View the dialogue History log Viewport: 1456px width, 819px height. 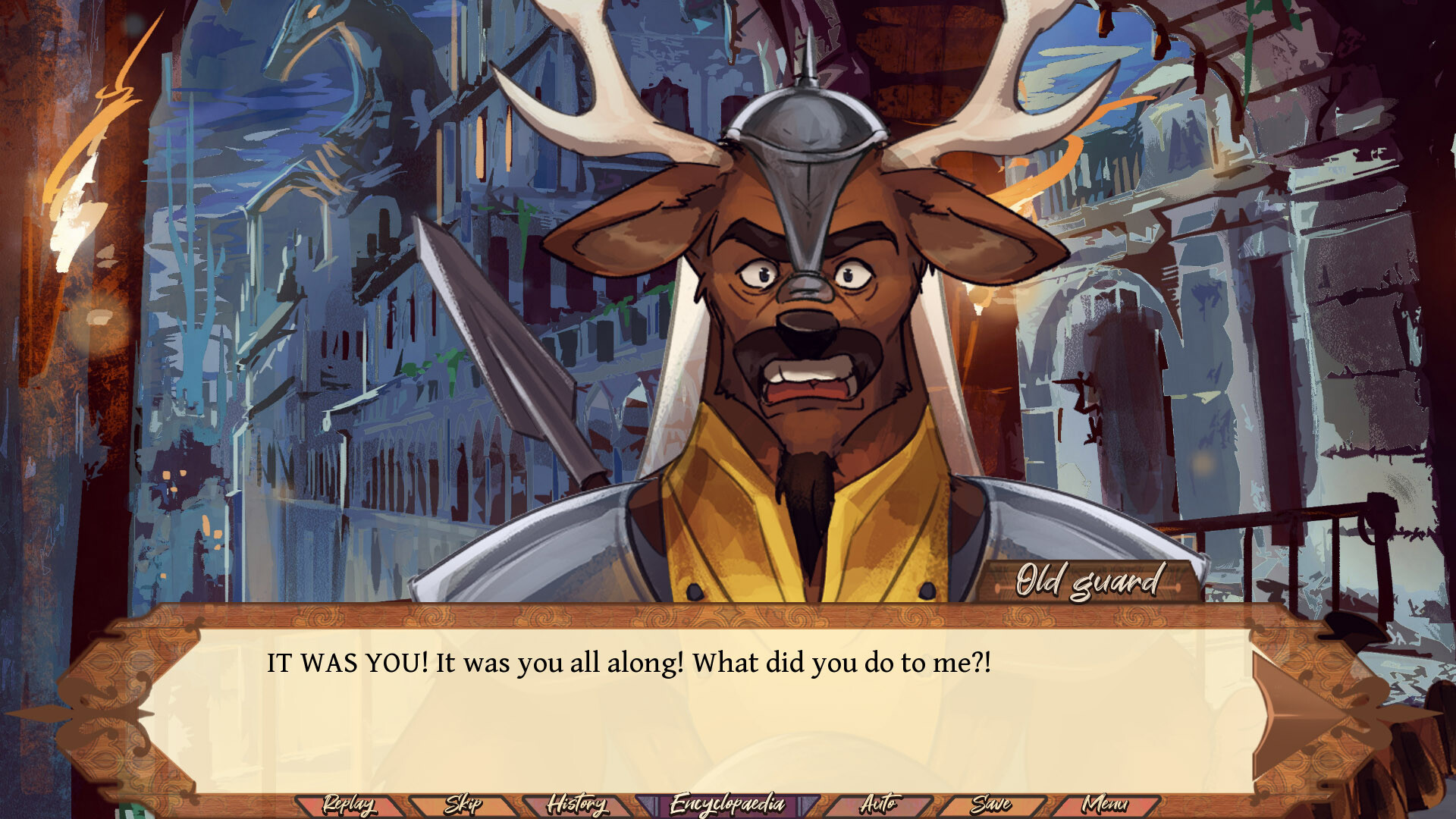pos(580,802)
